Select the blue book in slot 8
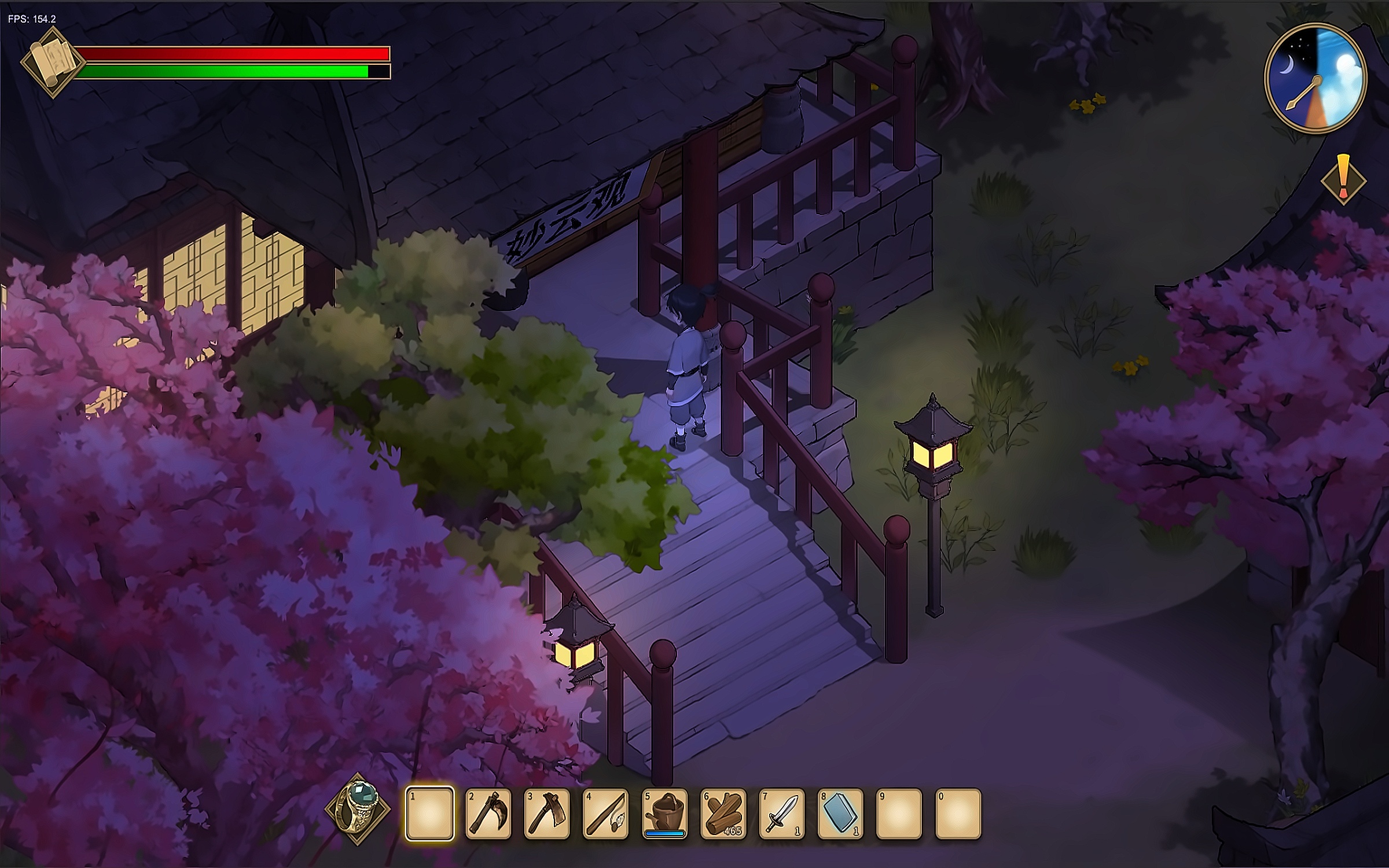 coord(841,813)
